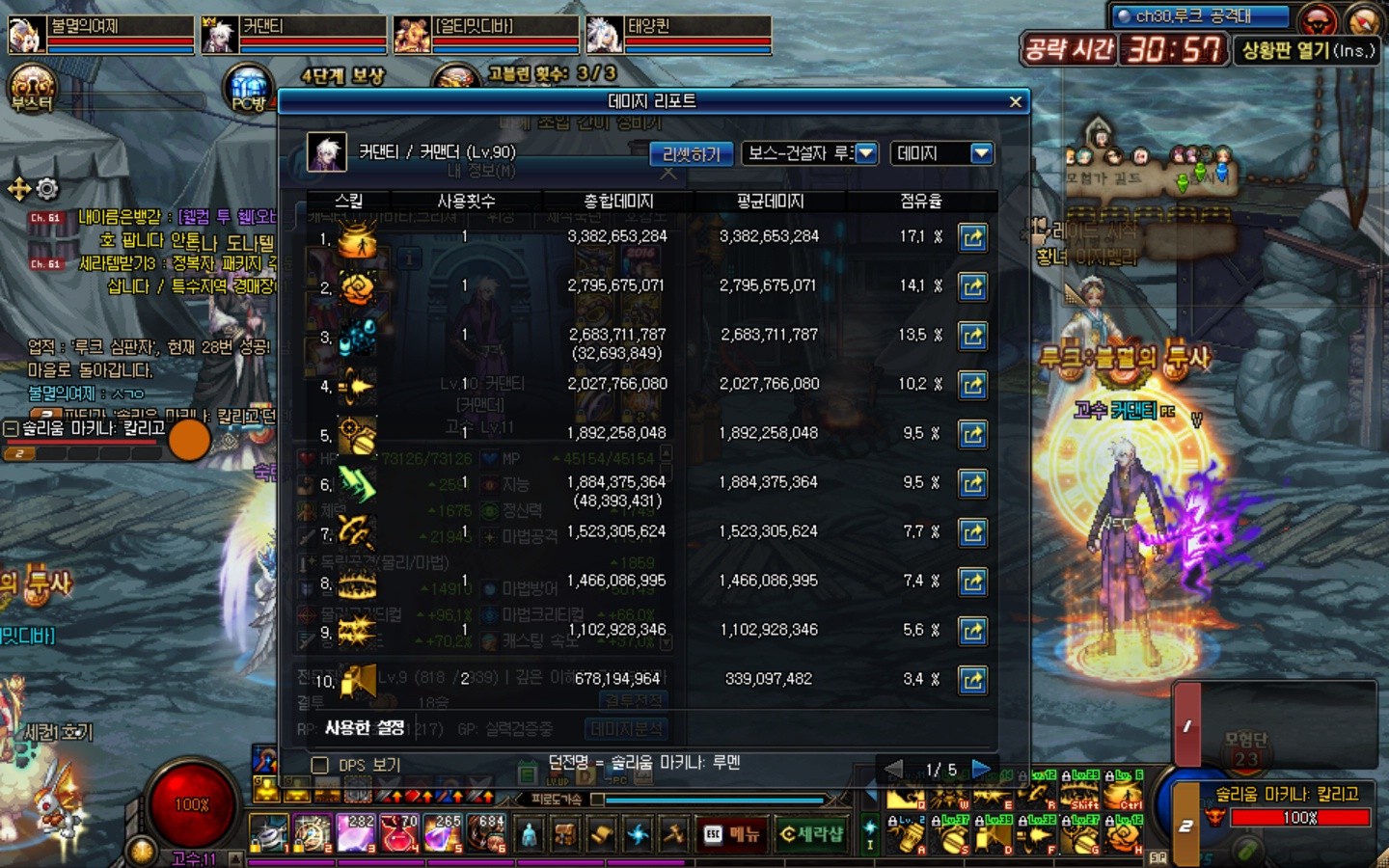Viewport: 1389px width, 868px height.
Task: Open the PC방 benefits icon
Action: [249, 89]
